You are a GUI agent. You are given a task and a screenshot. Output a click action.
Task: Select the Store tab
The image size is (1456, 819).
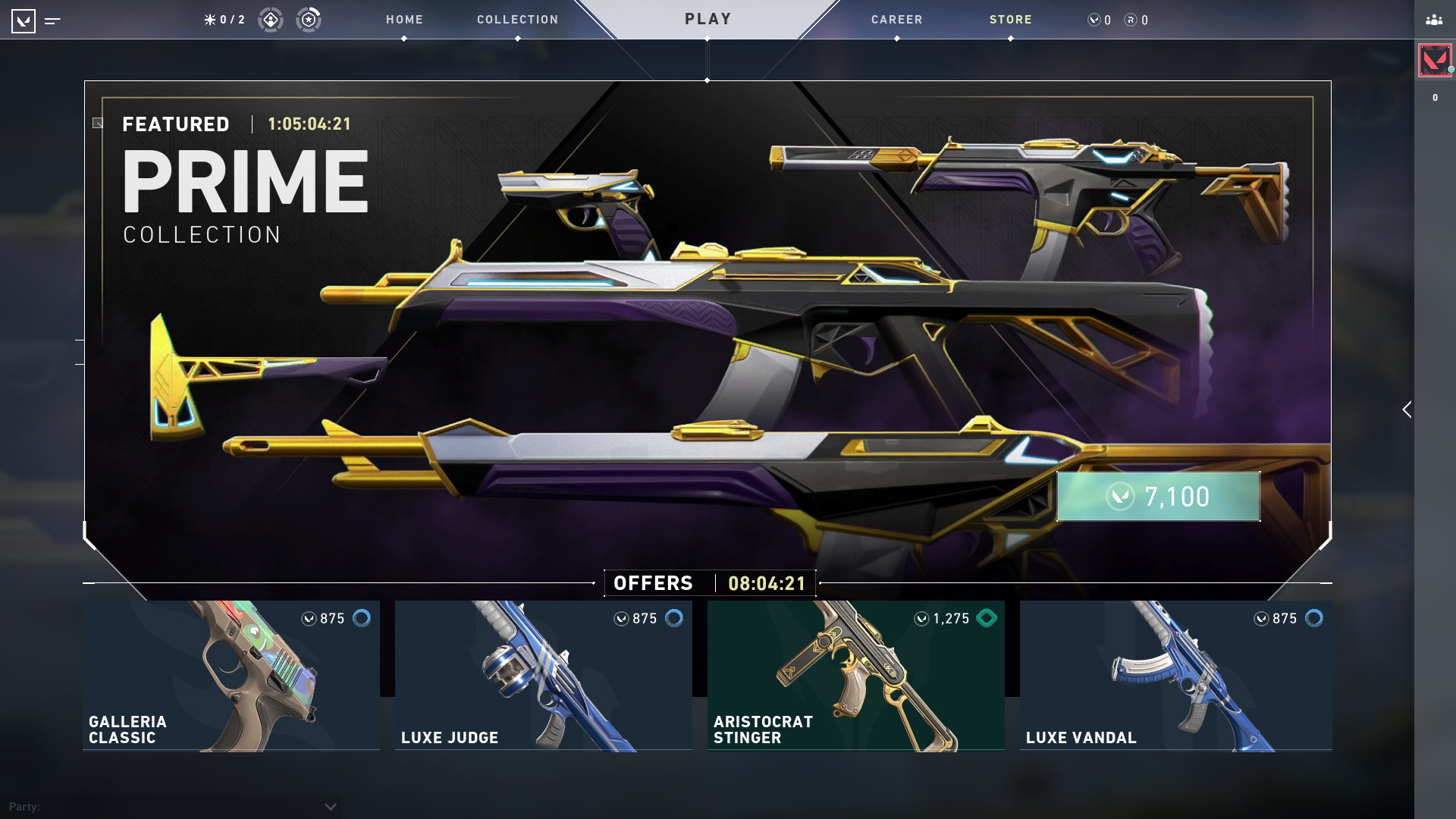point(1010,20)
